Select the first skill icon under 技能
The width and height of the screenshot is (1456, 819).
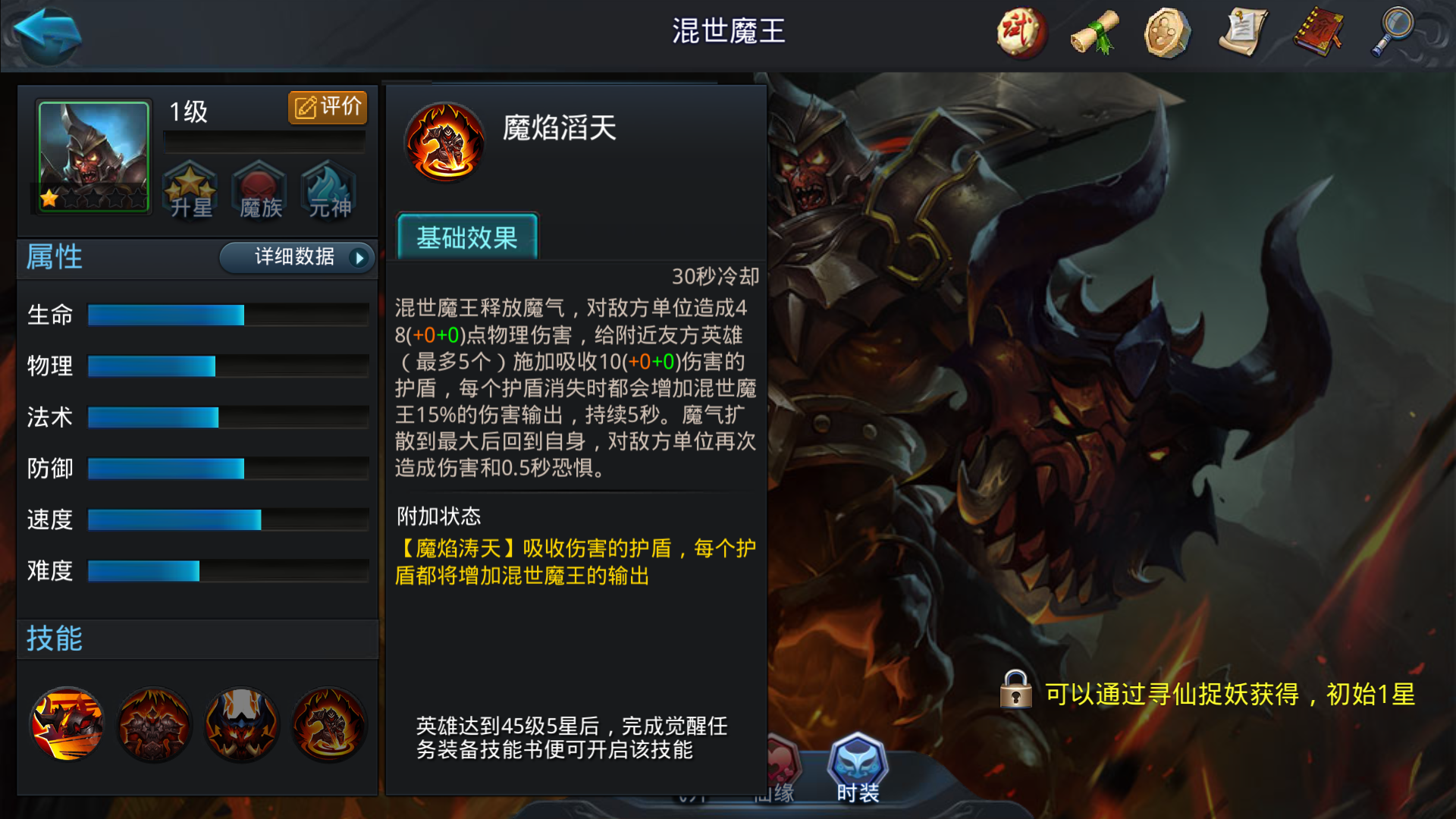pos(67,724)
